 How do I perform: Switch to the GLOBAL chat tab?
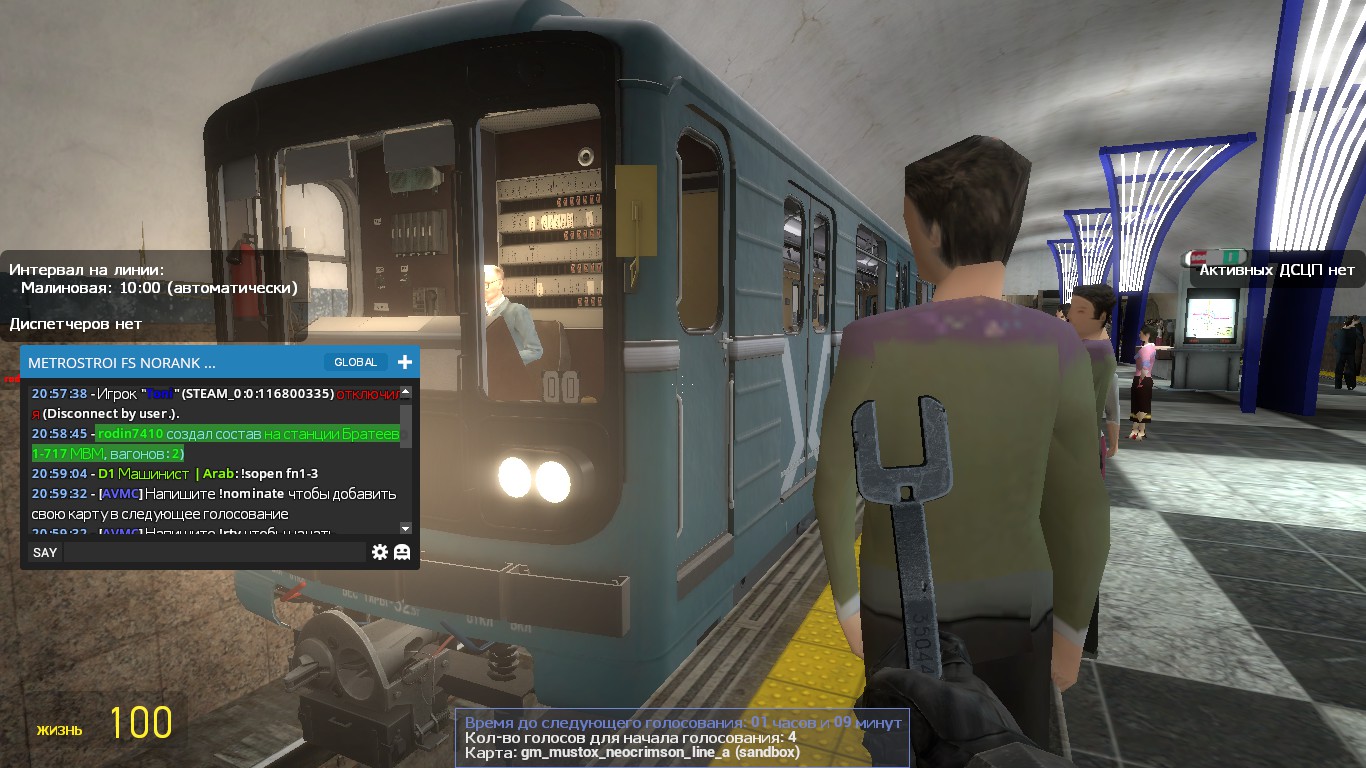[x=355, y=362]
